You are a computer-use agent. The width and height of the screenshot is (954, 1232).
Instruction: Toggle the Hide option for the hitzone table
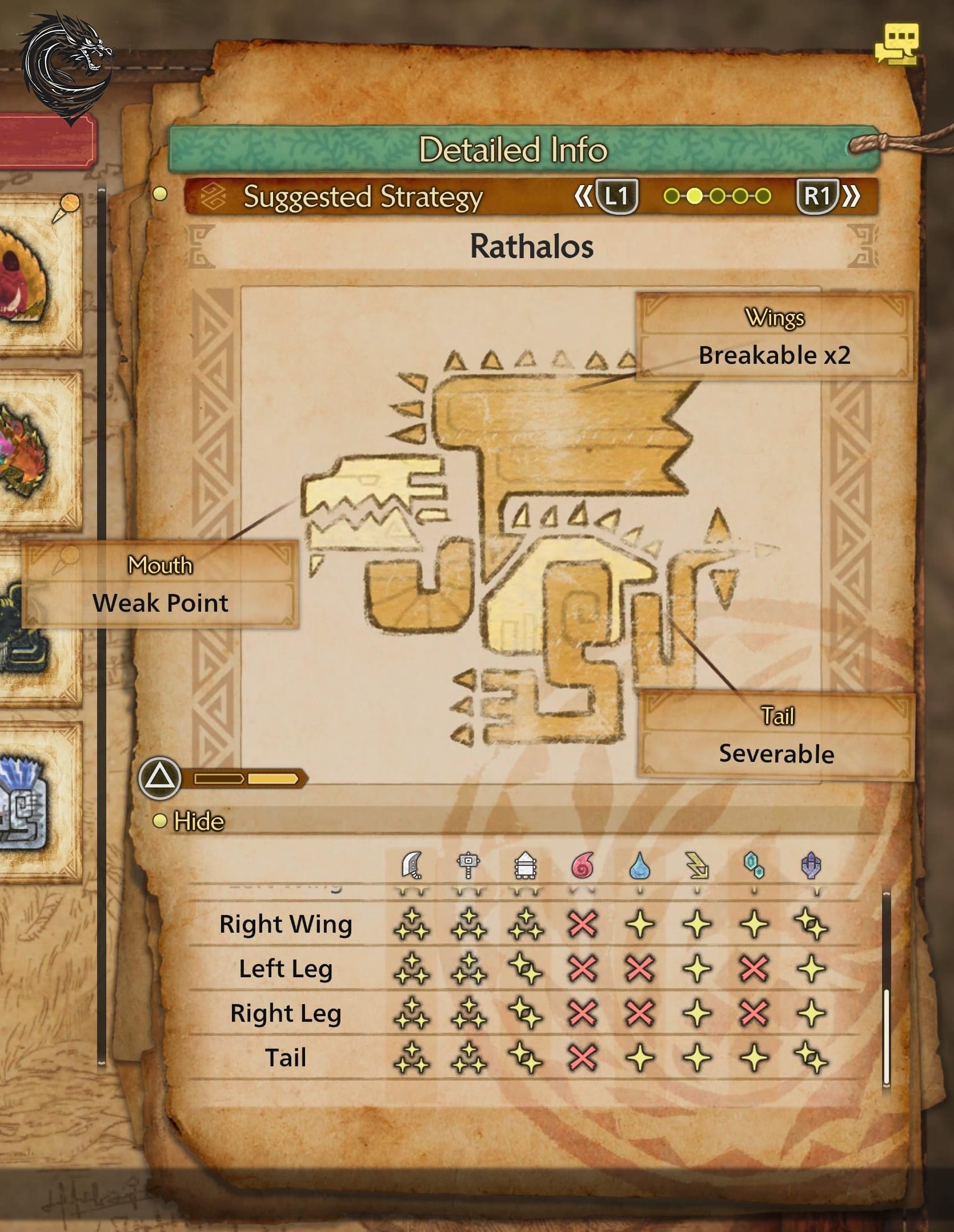click(x=189, y=821)
